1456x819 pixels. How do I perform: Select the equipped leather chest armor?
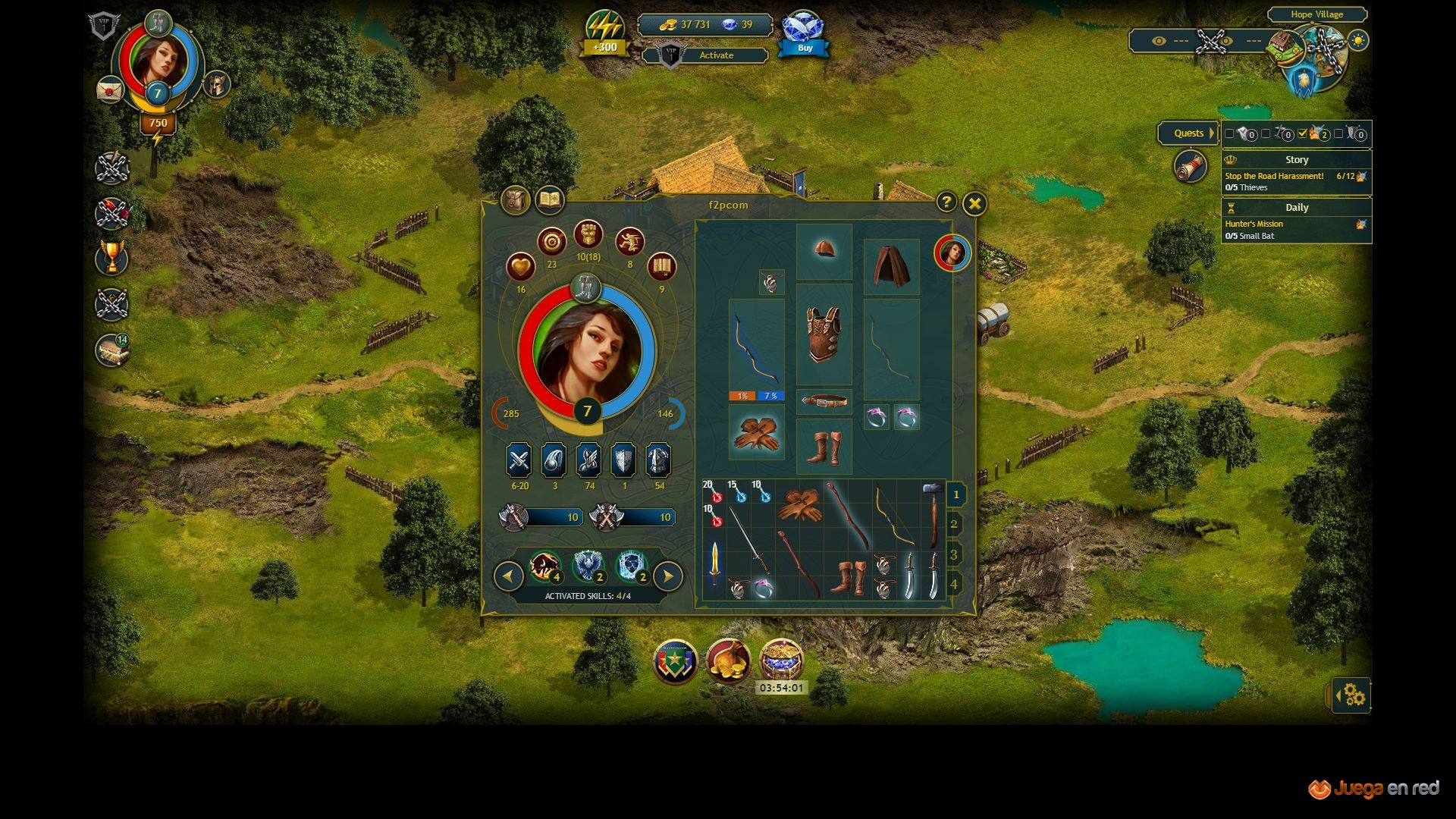click(824, 334)
